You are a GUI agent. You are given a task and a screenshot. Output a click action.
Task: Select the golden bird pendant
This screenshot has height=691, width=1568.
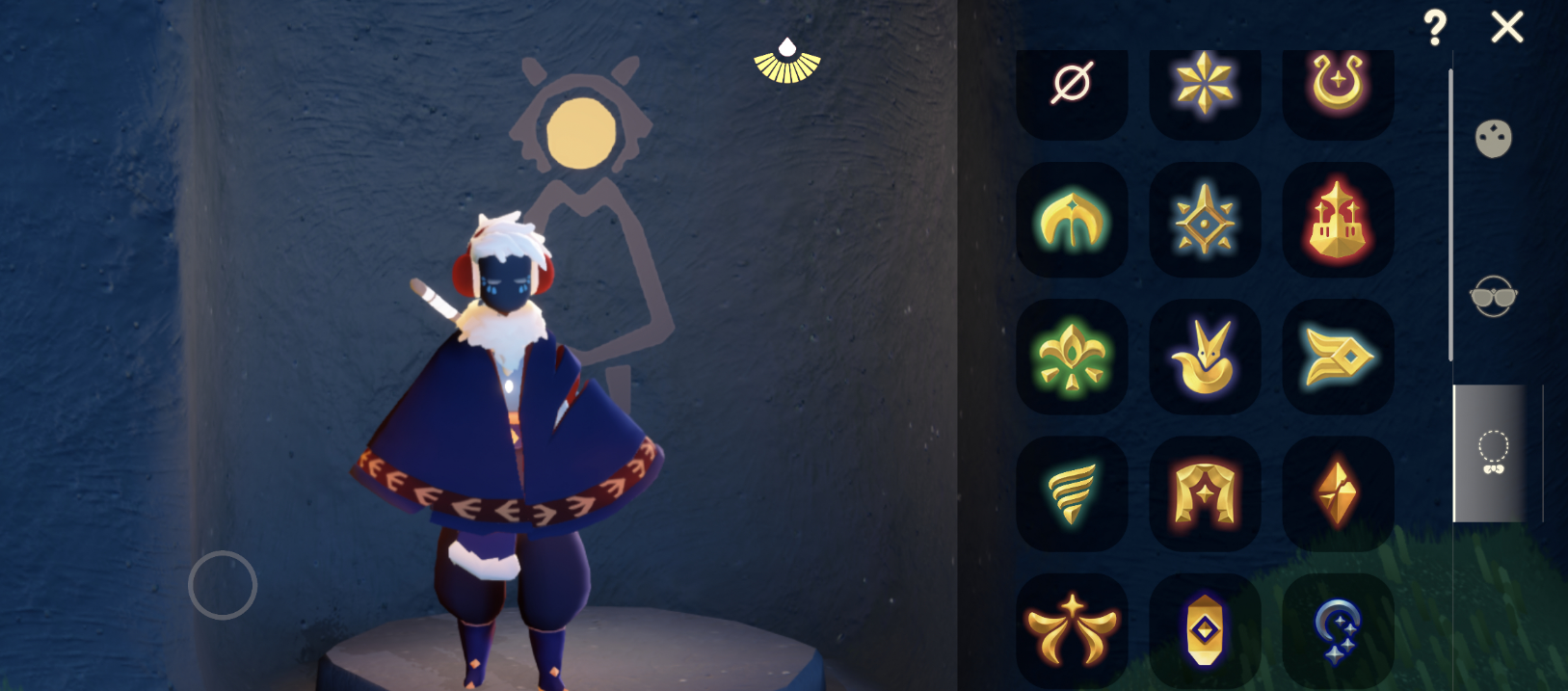click(x=1205, y=358)
